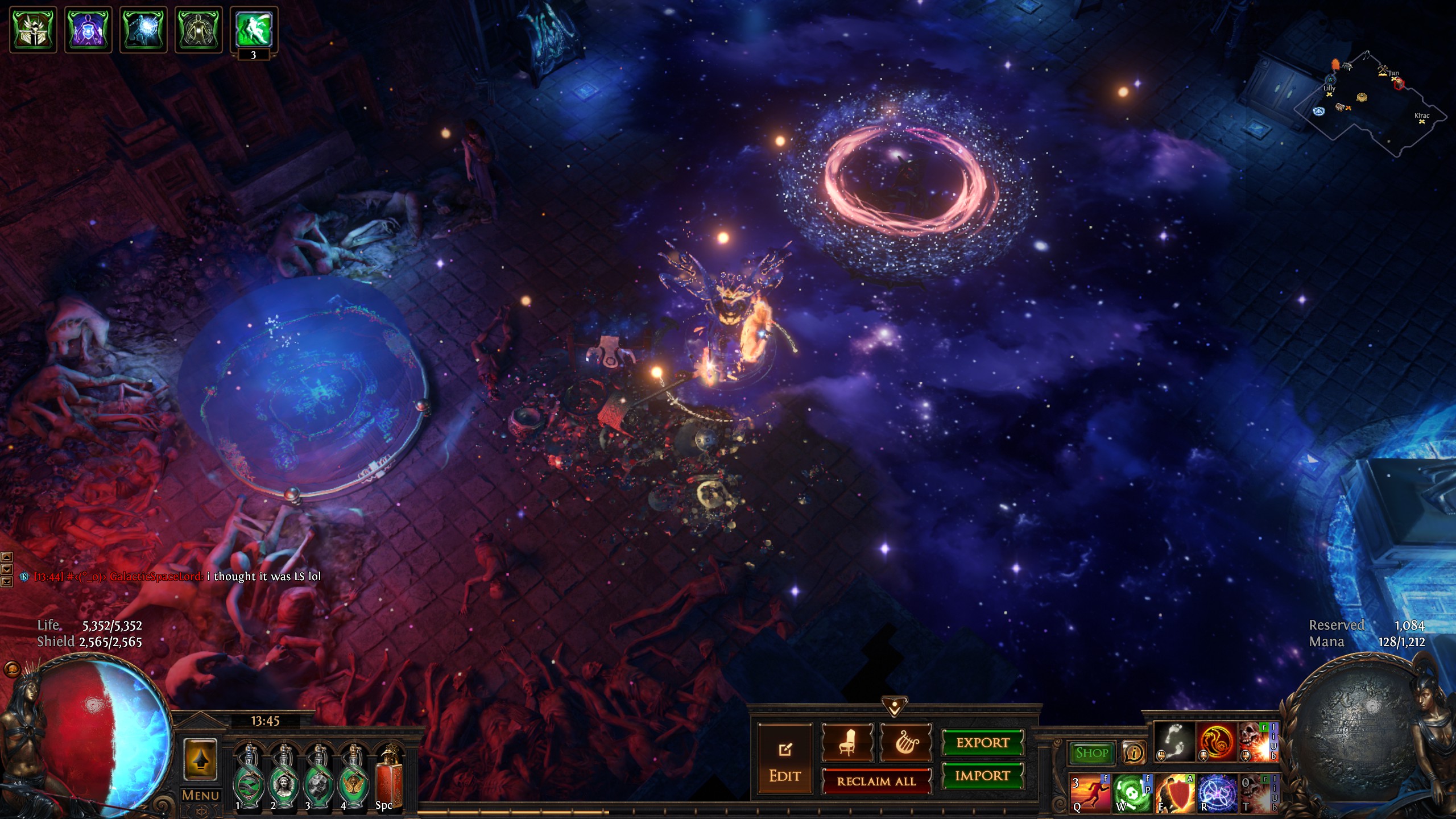This screenshot has height=819, width=1456.
Task: Click Reclaim All decorations
Action: 876,781
